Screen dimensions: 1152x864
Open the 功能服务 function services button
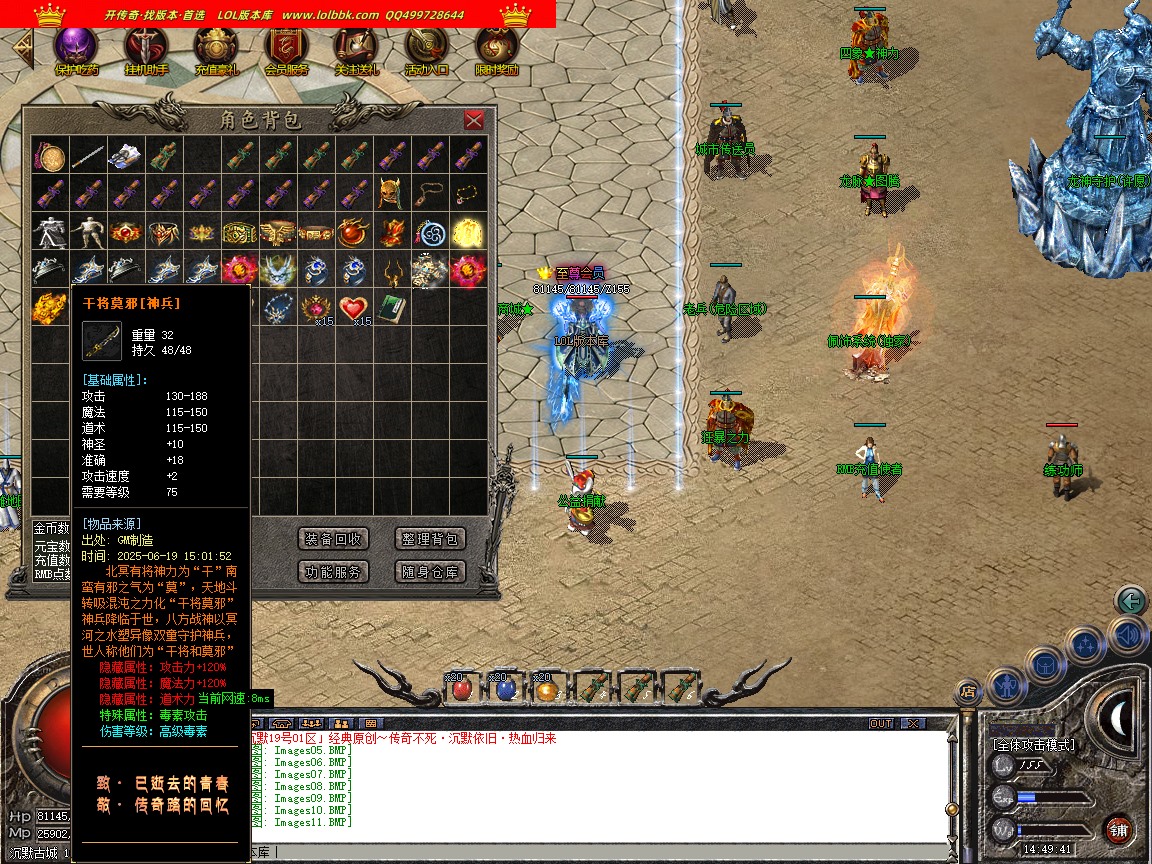333,572
